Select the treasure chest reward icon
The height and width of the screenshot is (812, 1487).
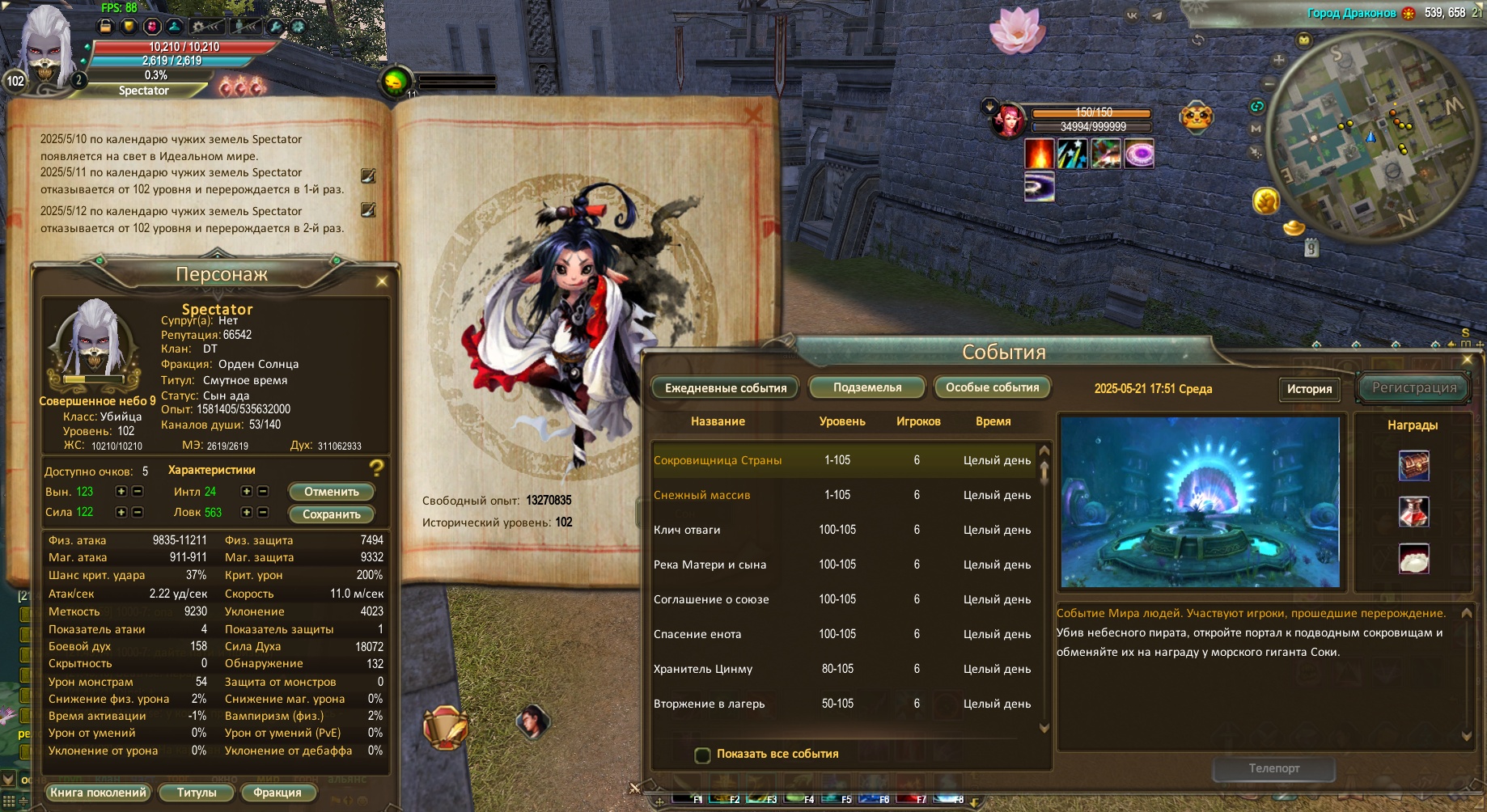[1413, 466]
